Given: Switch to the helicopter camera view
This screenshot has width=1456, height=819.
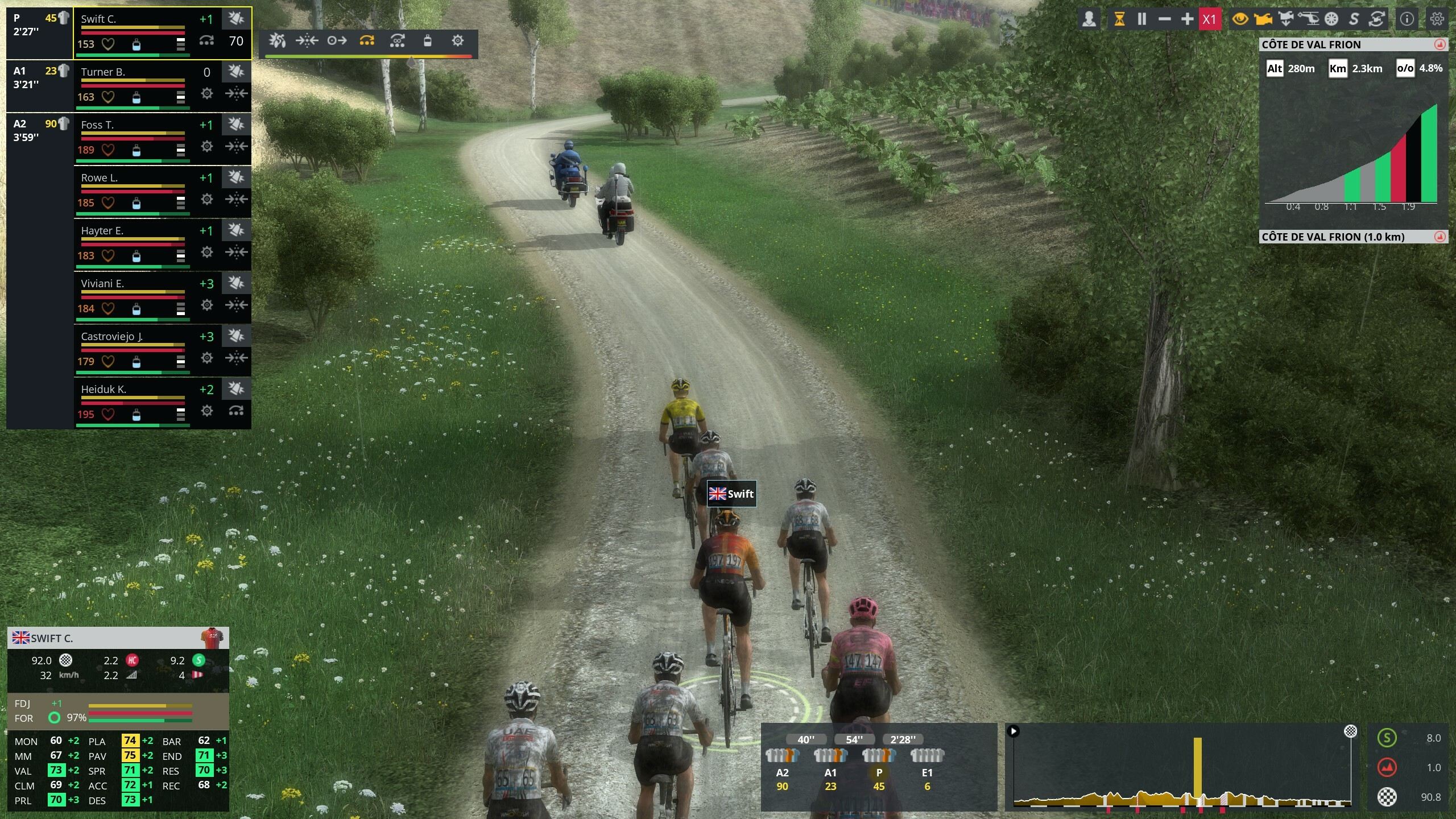Looking at the screenshot, I should tap(1309, 18).
